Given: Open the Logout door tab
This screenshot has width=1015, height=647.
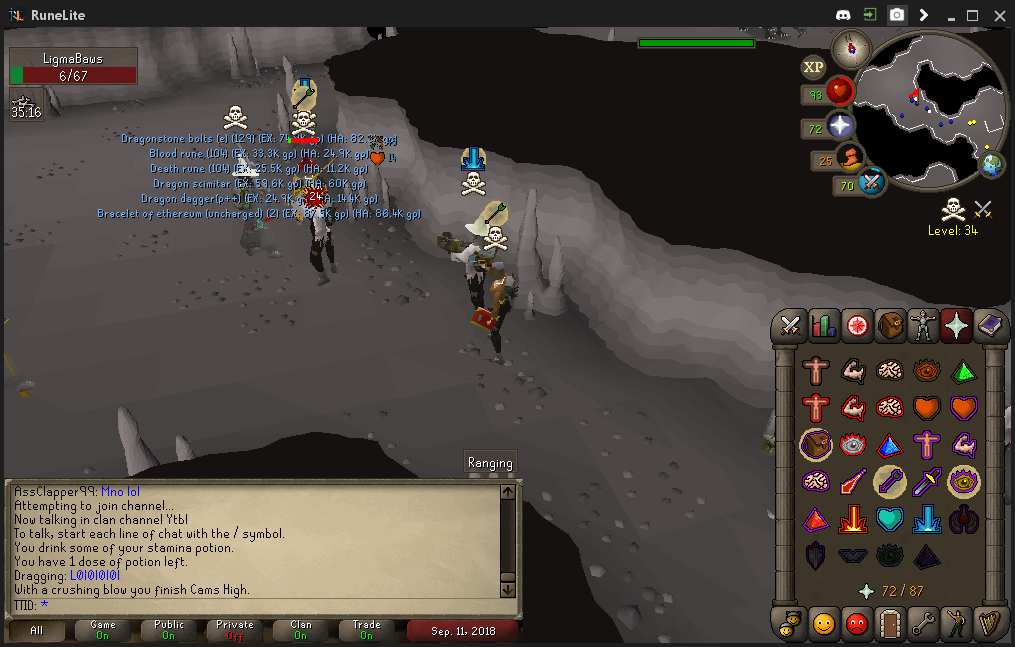Looking at the screenshot, I should point(890,623).
